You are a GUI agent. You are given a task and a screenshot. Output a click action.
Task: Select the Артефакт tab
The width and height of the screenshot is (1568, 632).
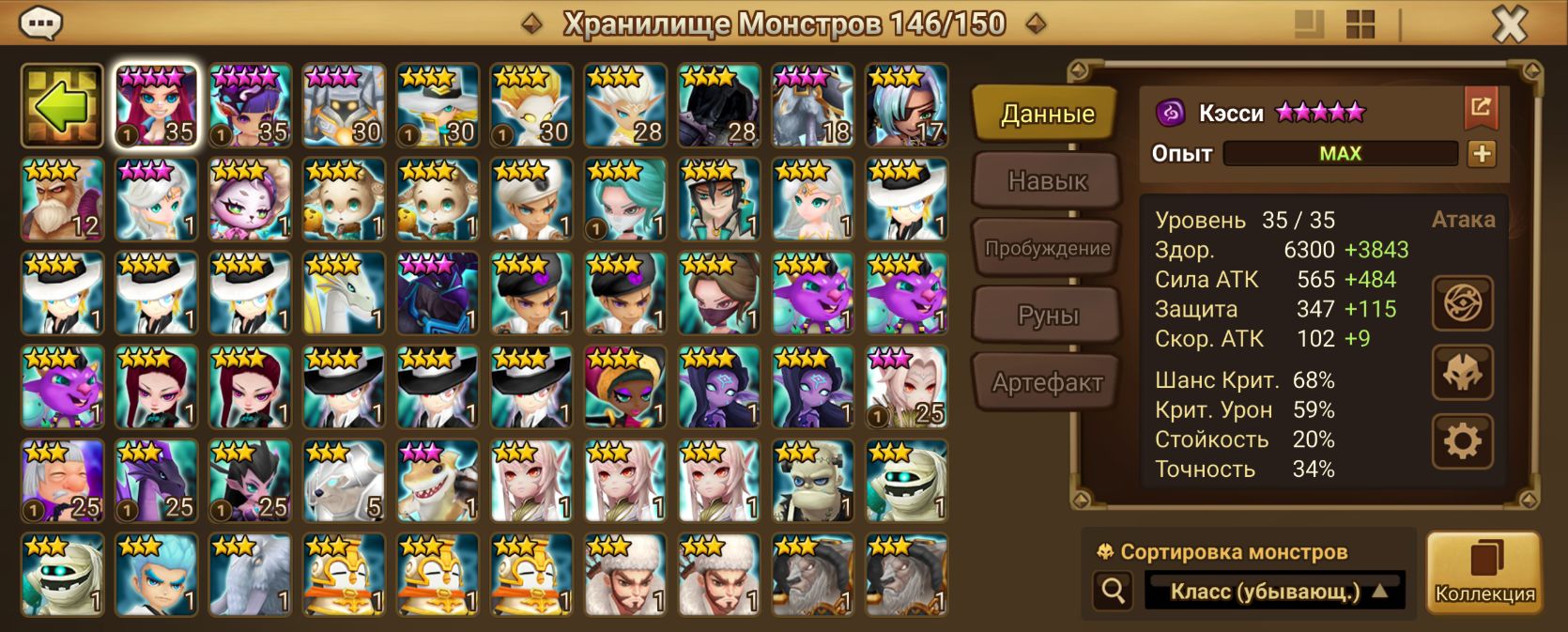(1047, 382)
